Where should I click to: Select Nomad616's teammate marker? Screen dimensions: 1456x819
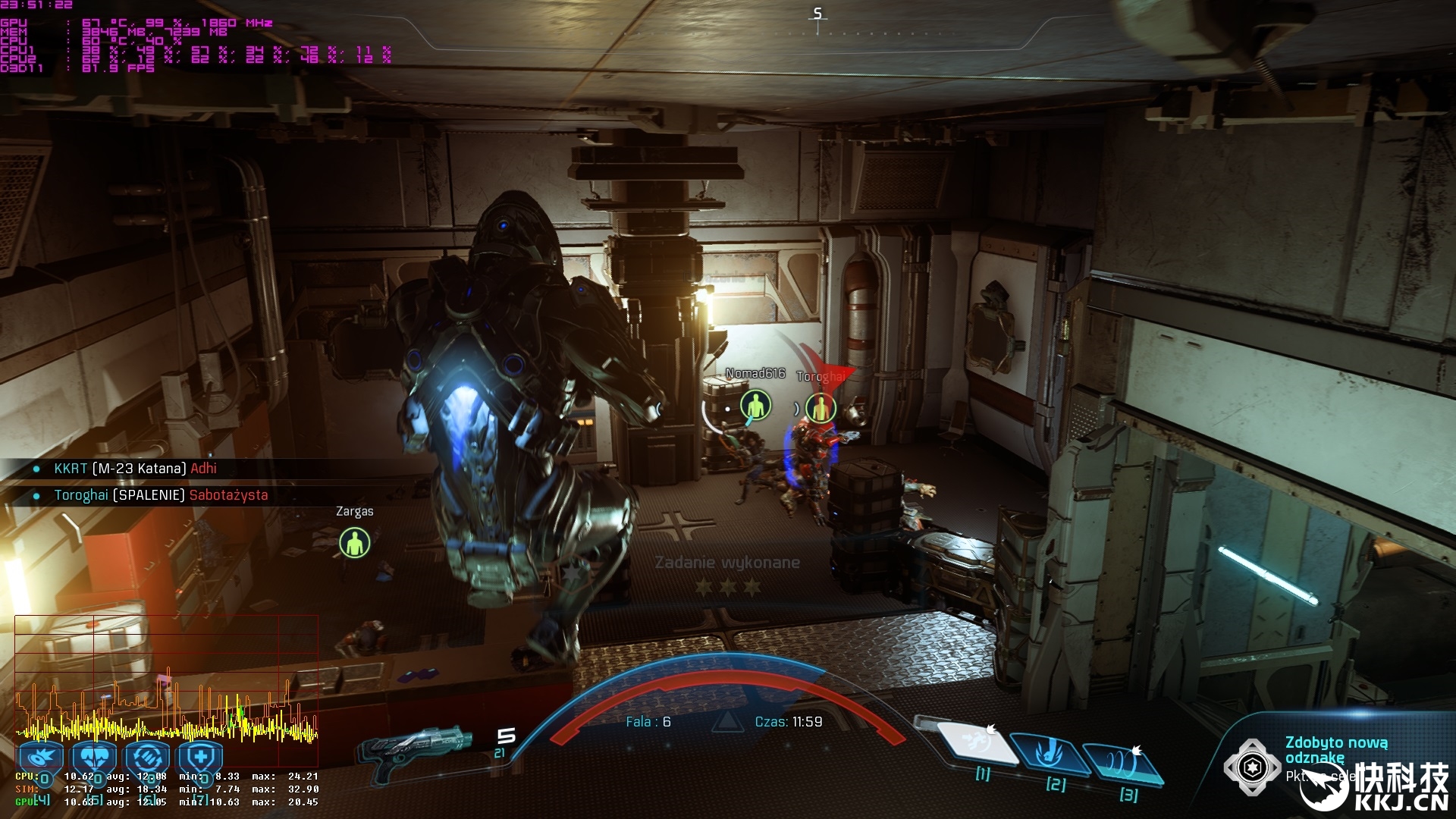click(x=755, y=406)
